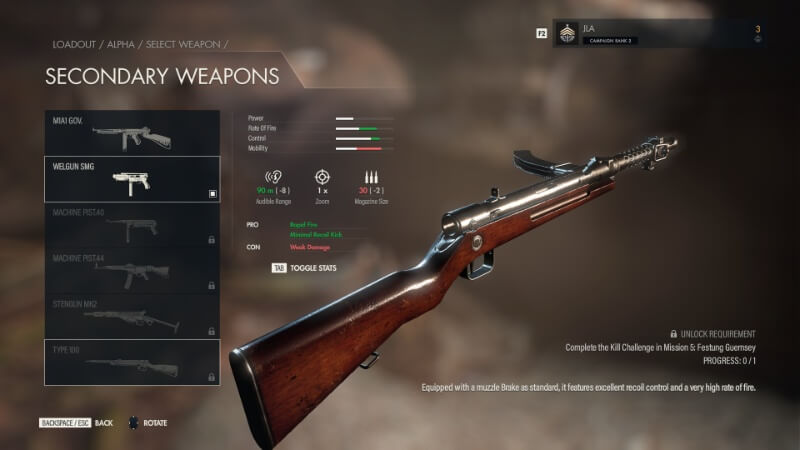
Task: Select the locked Machine Pist.40
Action: pos(131,224)
